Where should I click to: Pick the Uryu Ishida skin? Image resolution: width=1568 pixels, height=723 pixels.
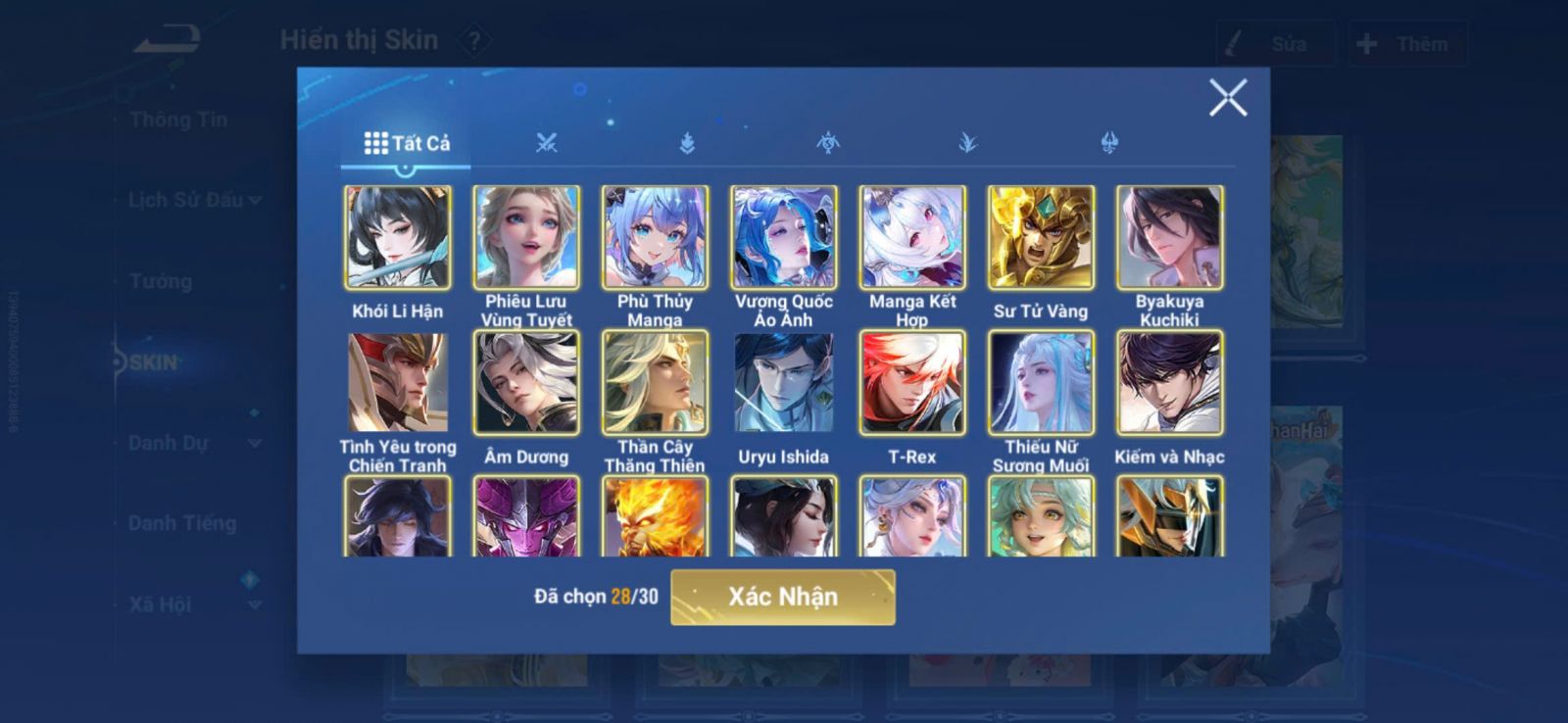click(783, 383)
